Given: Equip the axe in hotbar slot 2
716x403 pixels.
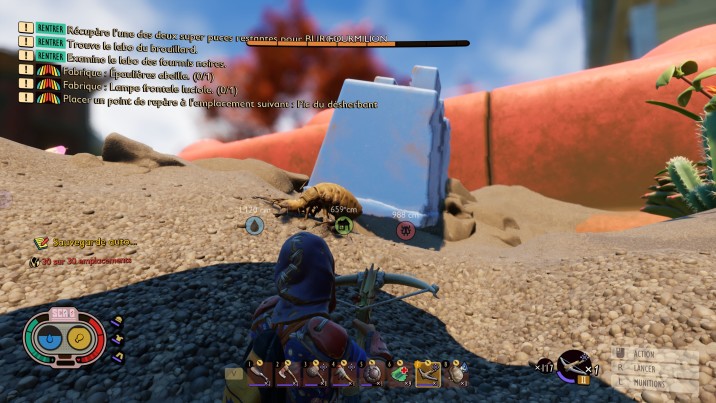Looking at the screenshot, I should pyautogui.click(x=288, y=373).
